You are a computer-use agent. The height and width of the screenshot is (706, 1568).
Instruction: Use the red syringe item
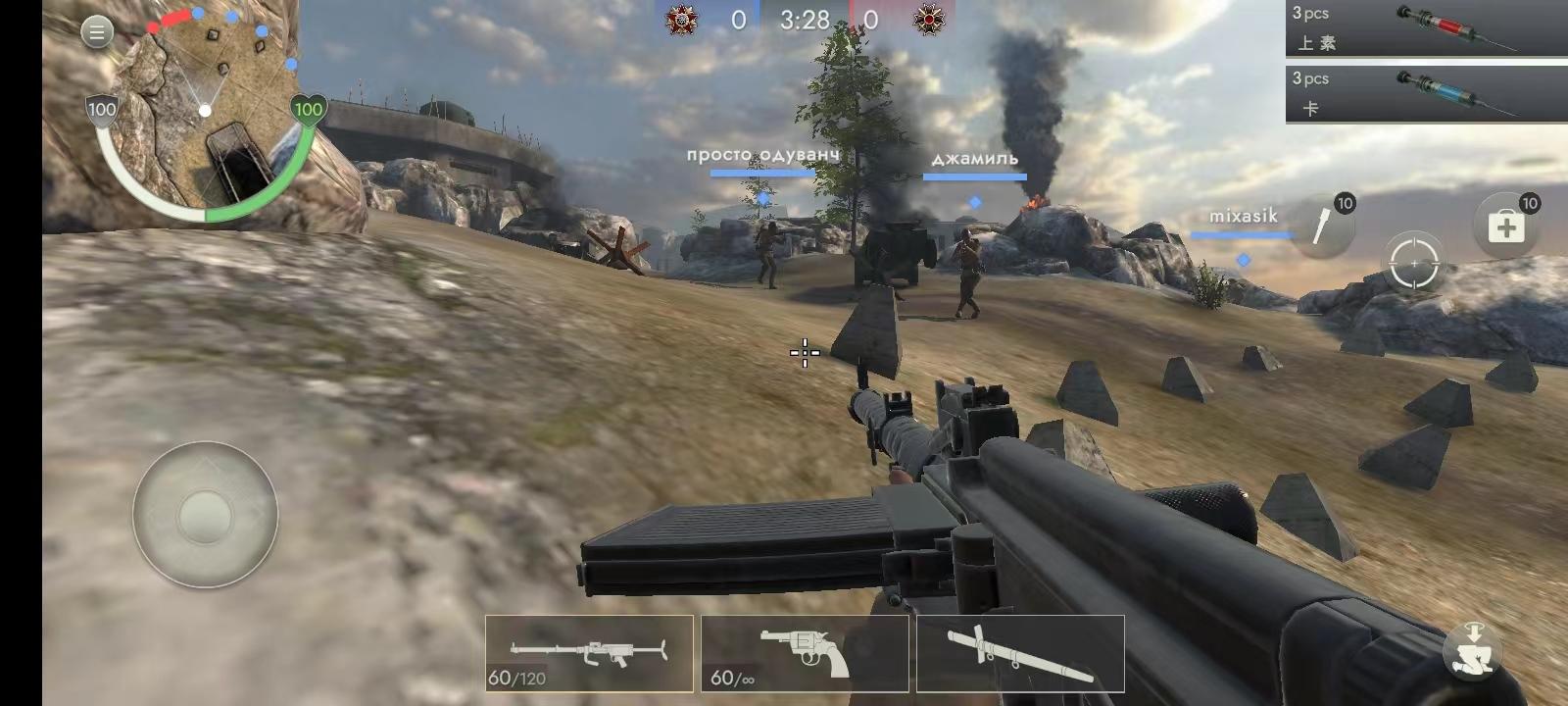pyautogui.click(x=1426, y=27)
